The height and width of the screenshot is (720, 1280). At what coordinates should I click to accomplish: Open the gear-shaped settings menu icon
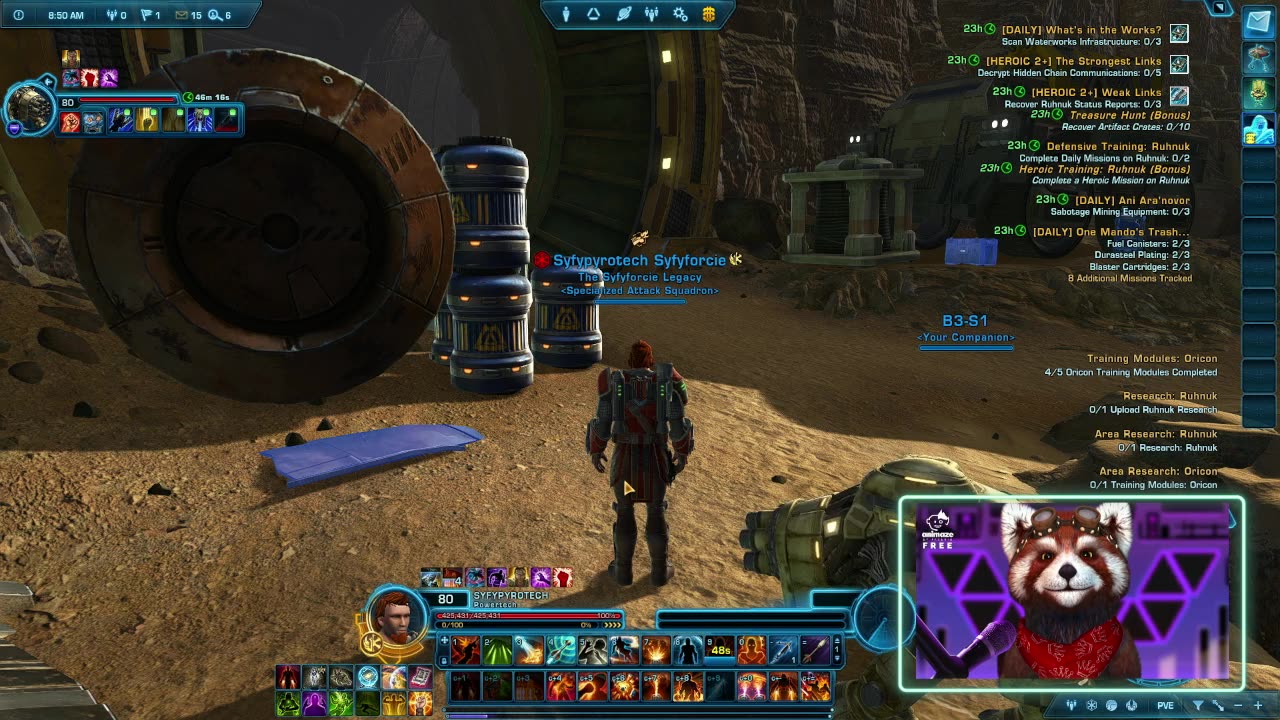(x=680, y=14)
